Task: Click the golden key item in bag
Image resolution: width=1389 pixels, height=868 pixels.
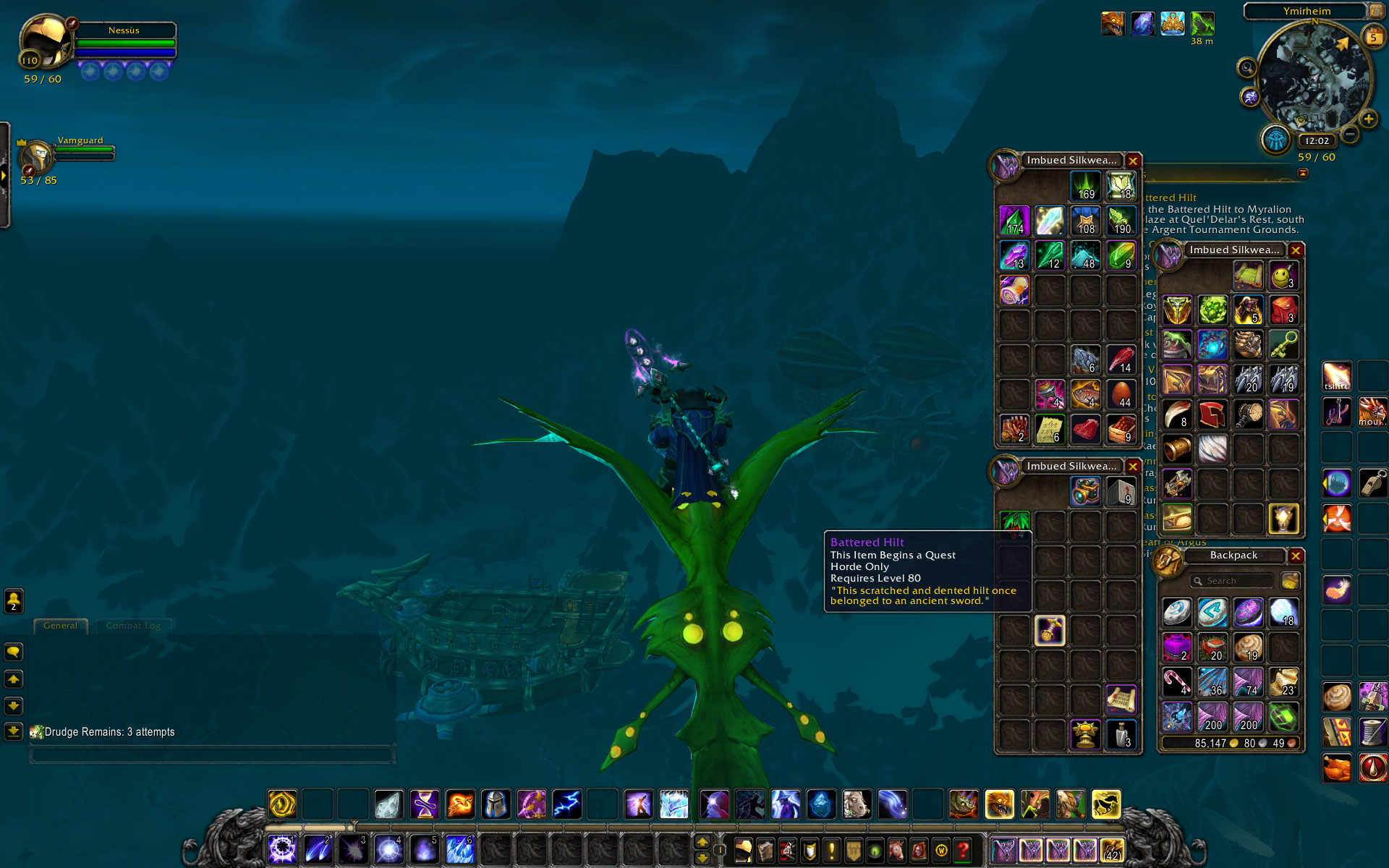Action: (1283, 345)
